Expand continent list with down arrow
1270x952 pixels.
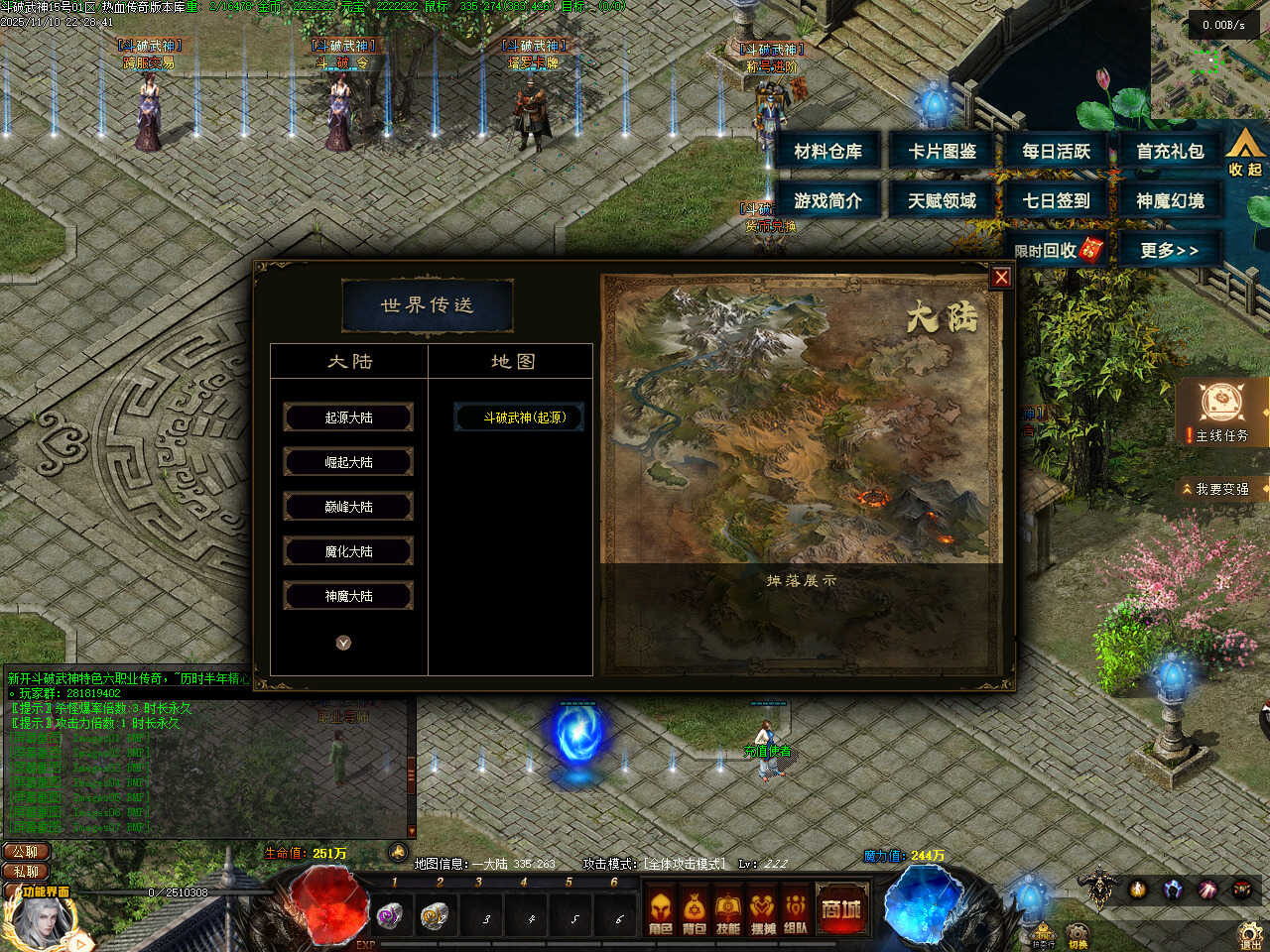click(x=343, y=643)
